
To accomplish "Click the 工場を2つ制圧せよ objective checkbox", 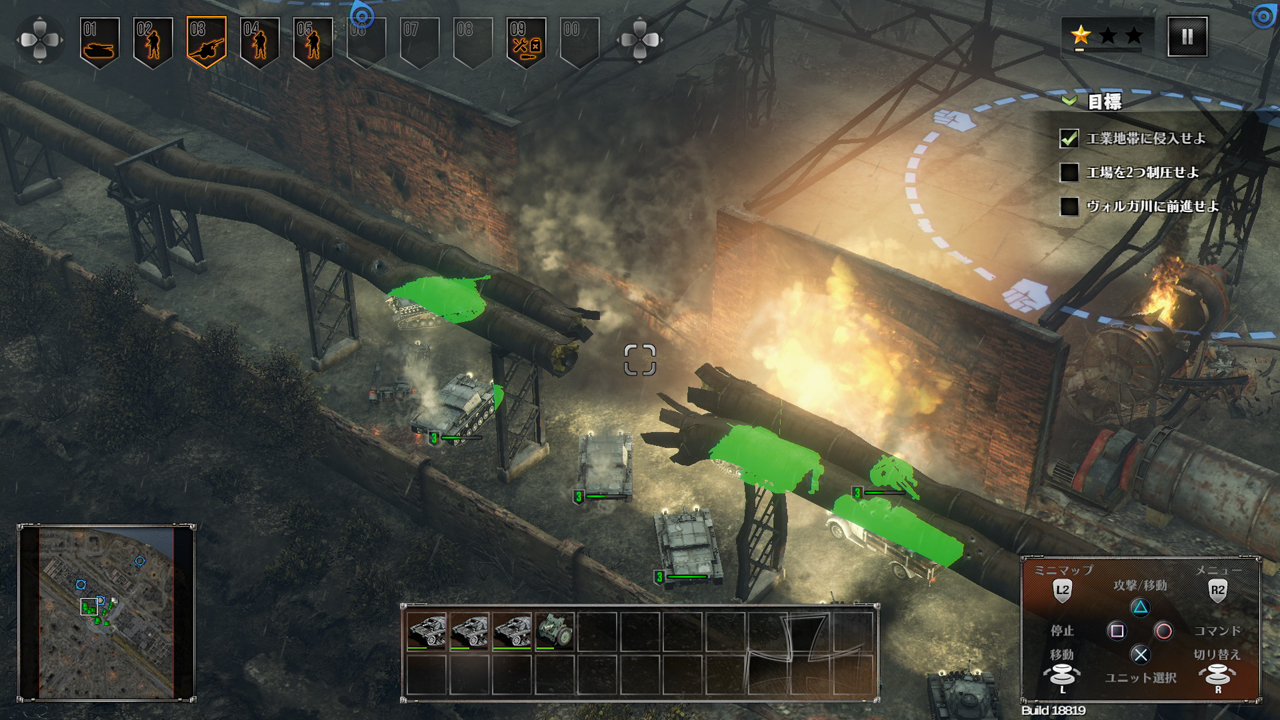I will click(1070, 172).
